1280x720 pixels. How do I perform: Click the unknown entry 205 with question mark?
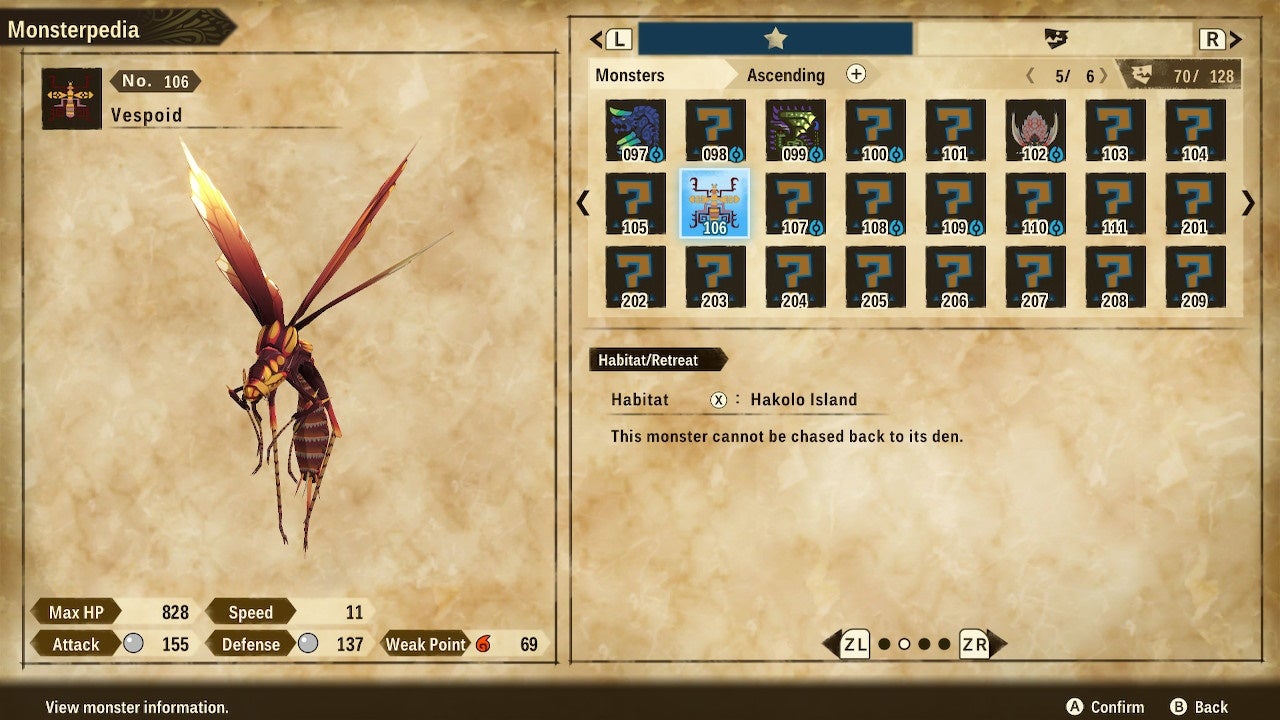[x=875, y=280]
